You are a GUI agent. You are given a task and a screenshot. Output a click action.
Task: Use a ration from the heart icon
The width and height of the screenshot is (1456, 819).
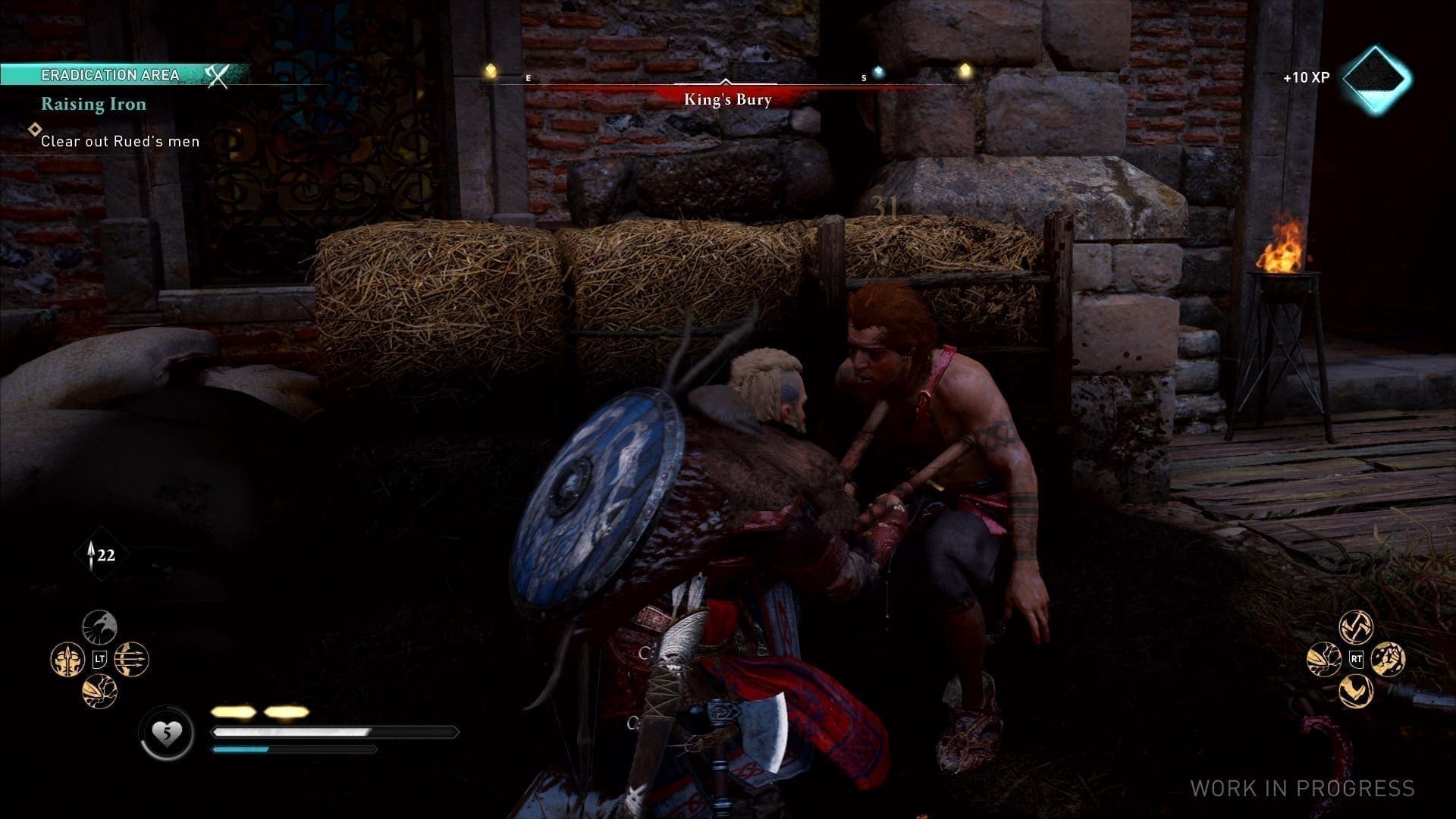pos(166,733)
